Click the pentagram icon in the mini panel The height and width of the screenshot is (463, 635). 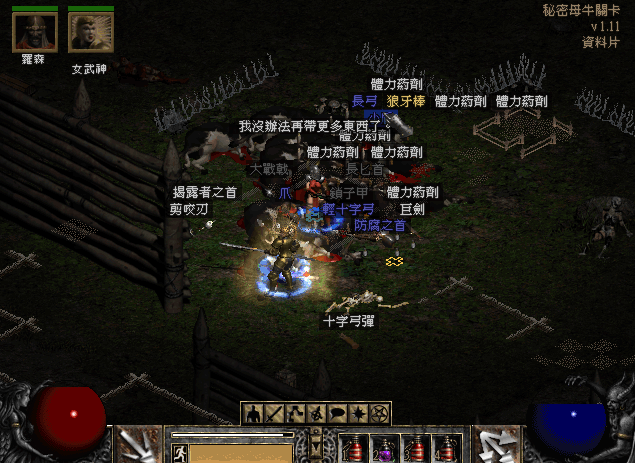coord(379,413)
